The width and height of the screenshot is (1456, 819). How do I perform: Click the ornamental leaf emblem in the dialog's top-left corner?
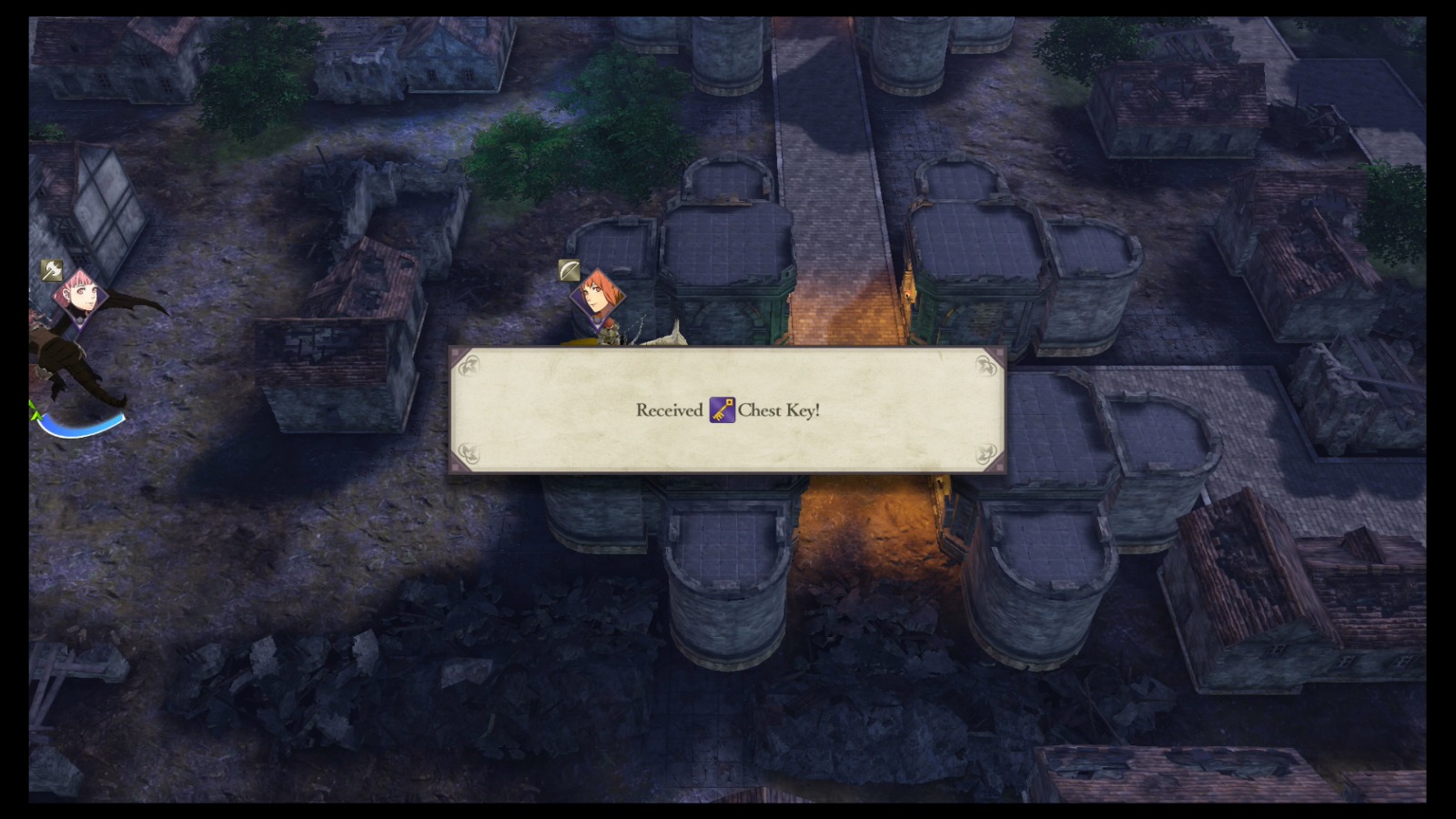[x=470, y=368]
